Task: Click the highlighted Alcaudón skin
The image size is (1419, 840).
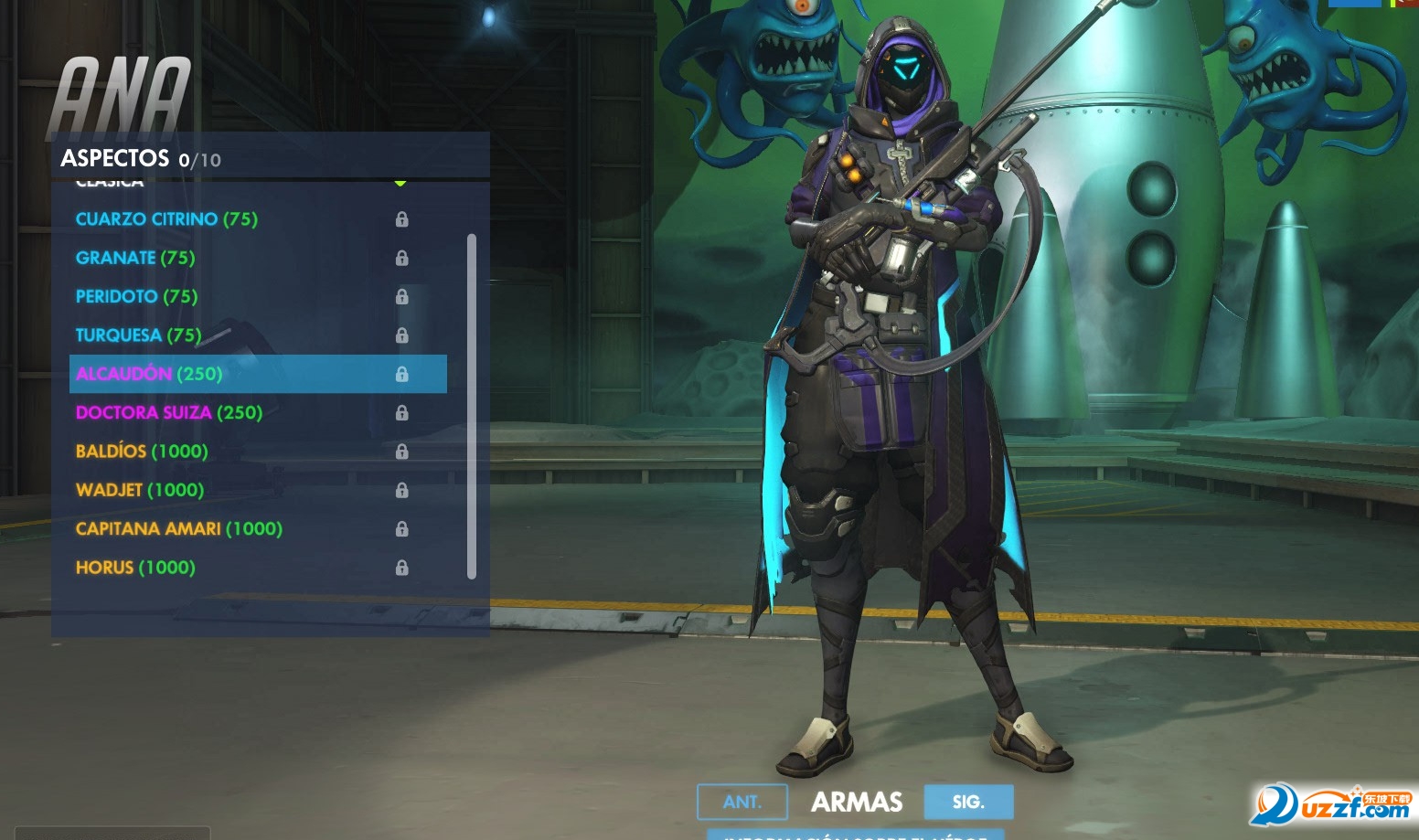Action: (149, 374)
